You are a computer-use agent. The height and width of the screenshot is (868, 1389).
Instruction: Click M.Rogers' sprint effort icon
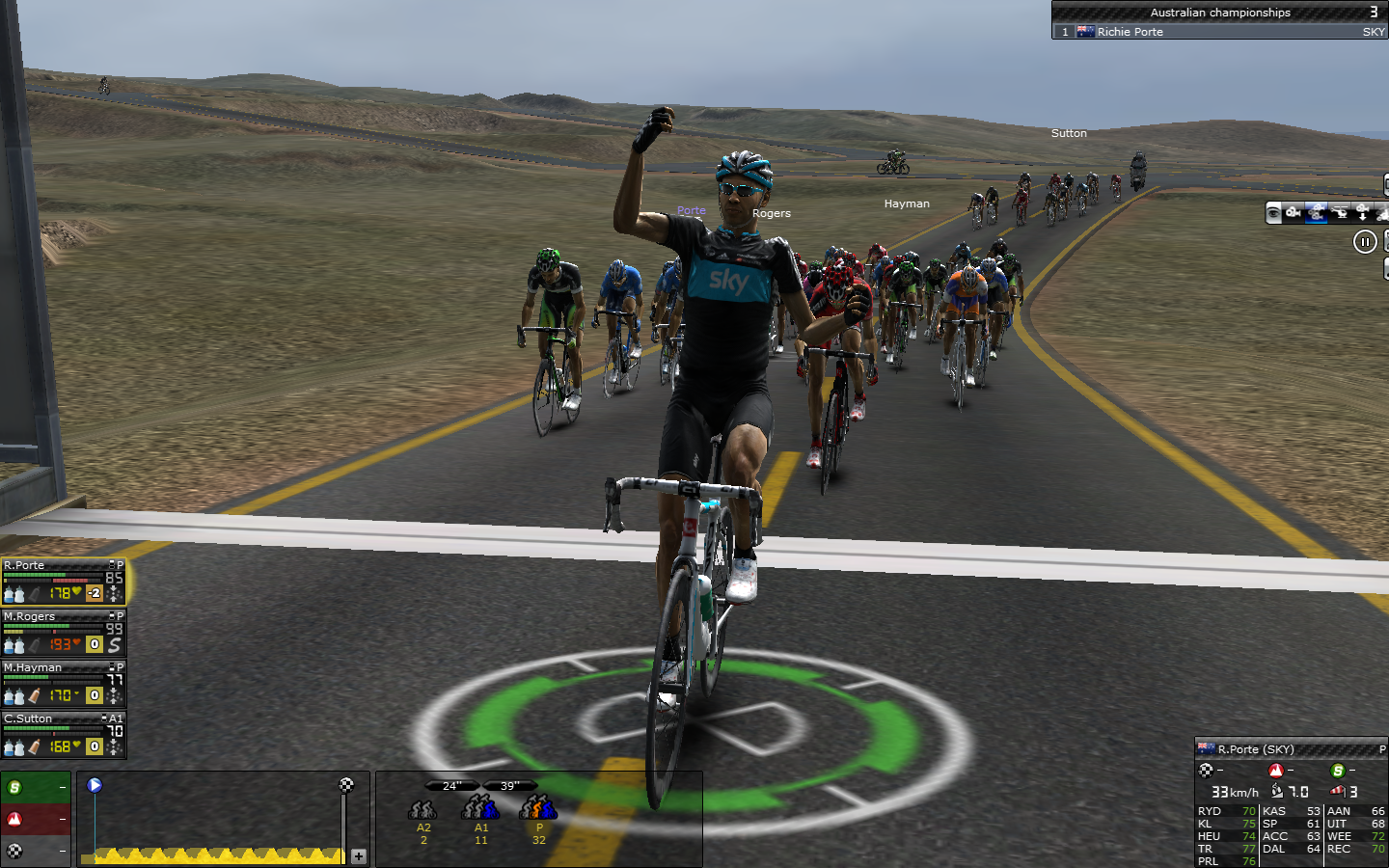pyautogui.click(x=115, y=644)
